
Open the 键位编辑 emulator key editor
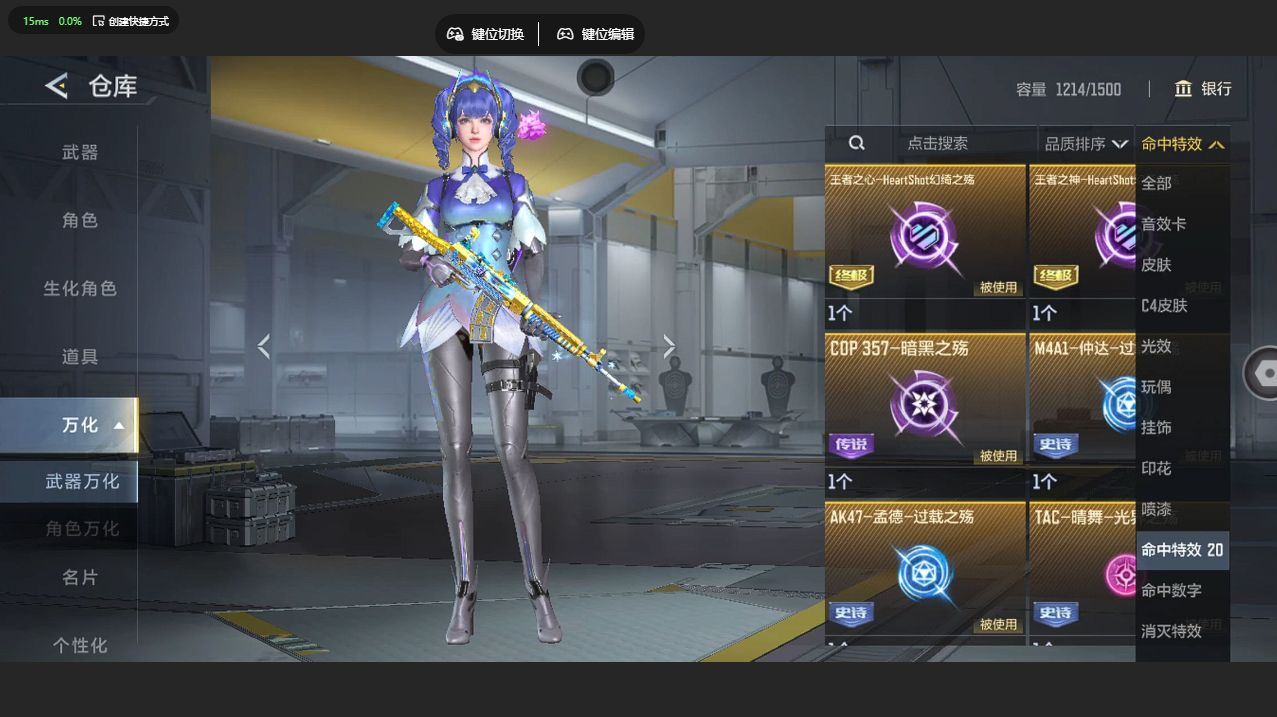pyautogui.click(x=595, y=34)
